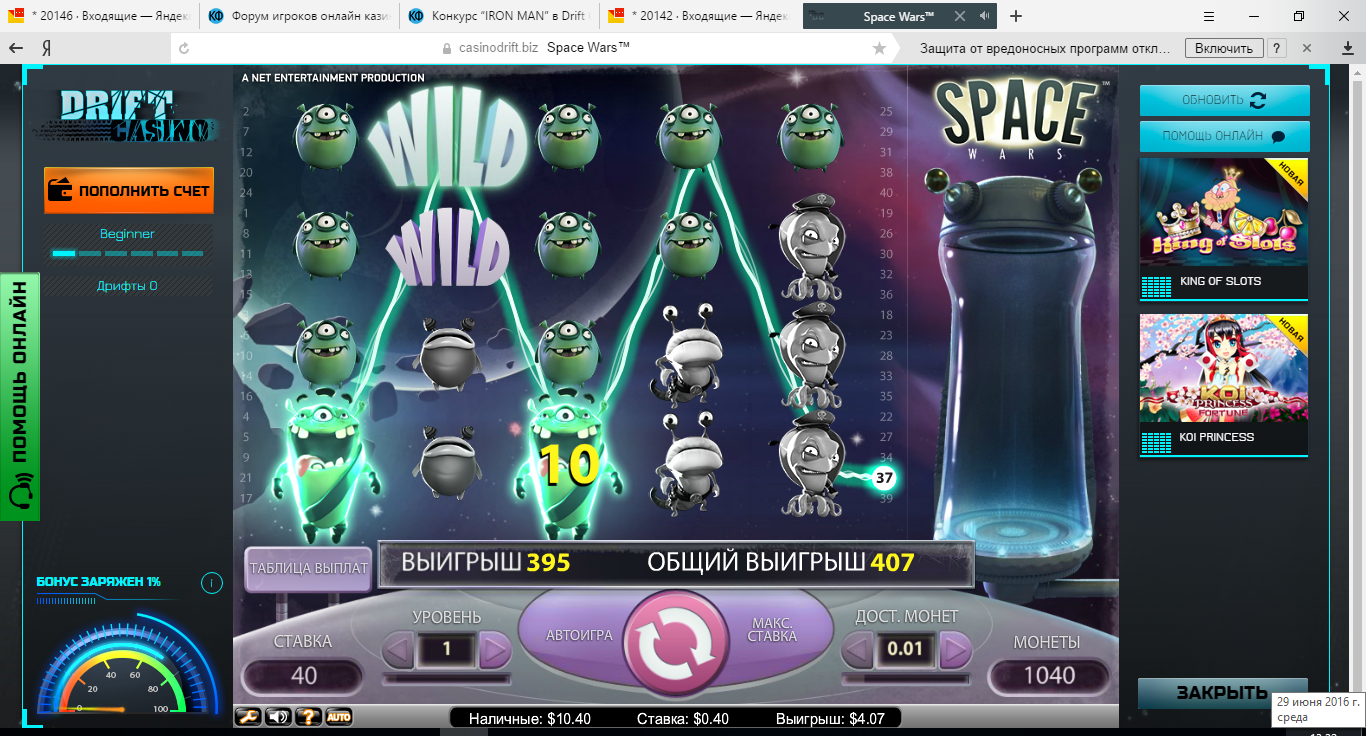The height and width of the screenshot is (736, 1366).
Task: Refresh the game with Обновить
Action: tap(1224, 100)
